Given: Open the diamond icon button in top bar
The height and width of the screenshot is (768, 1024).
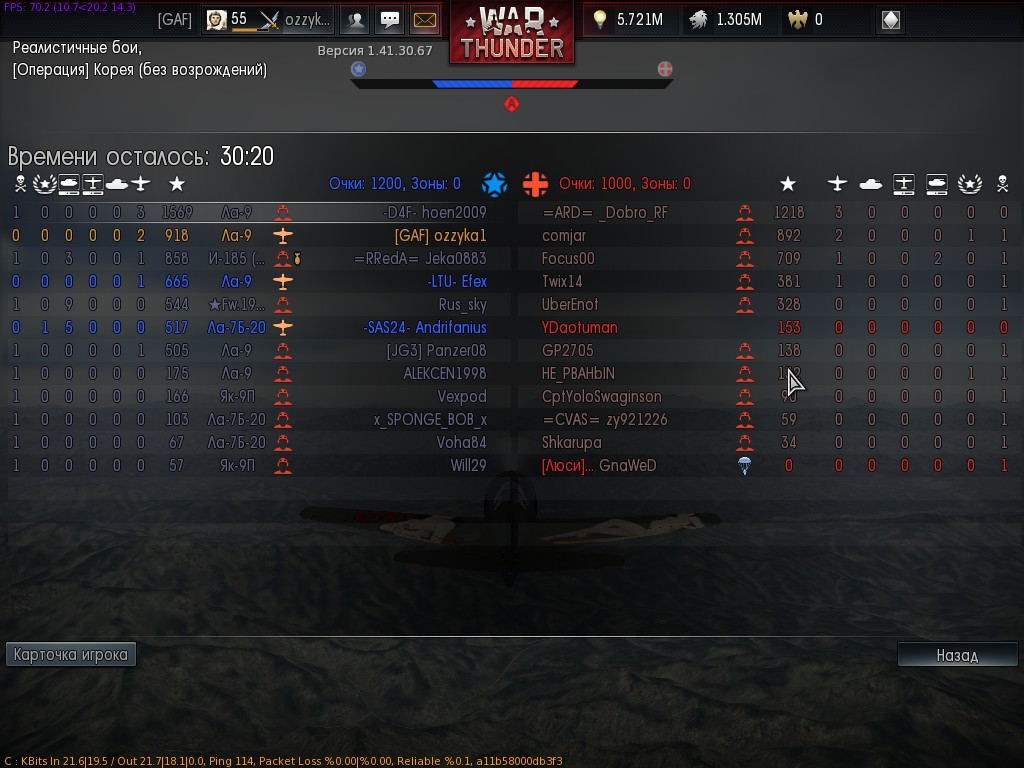Looking at the screenshot, I should tap(891, 20).
